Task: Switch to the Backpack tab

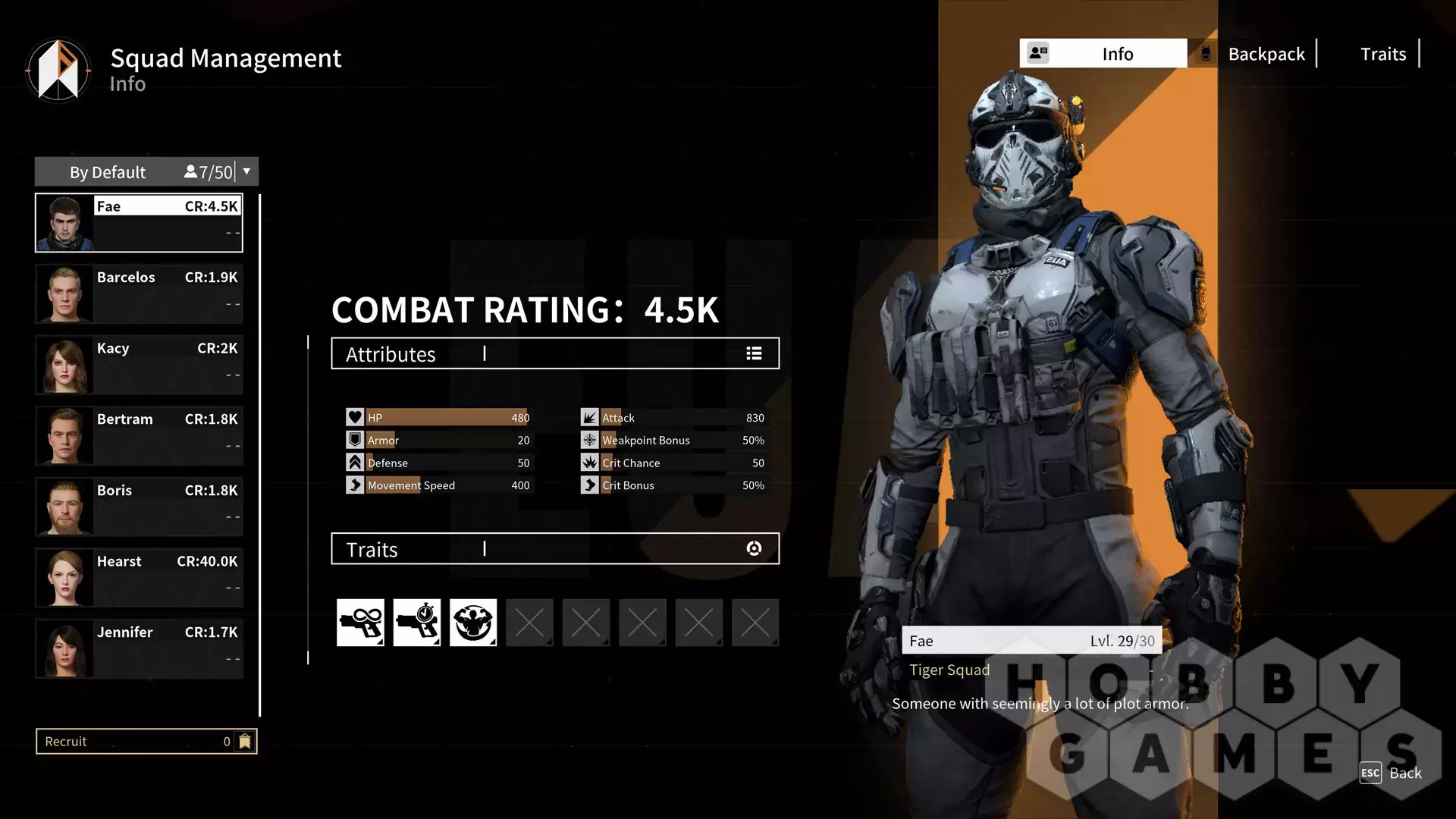Action: click(x=1265, y=54)
